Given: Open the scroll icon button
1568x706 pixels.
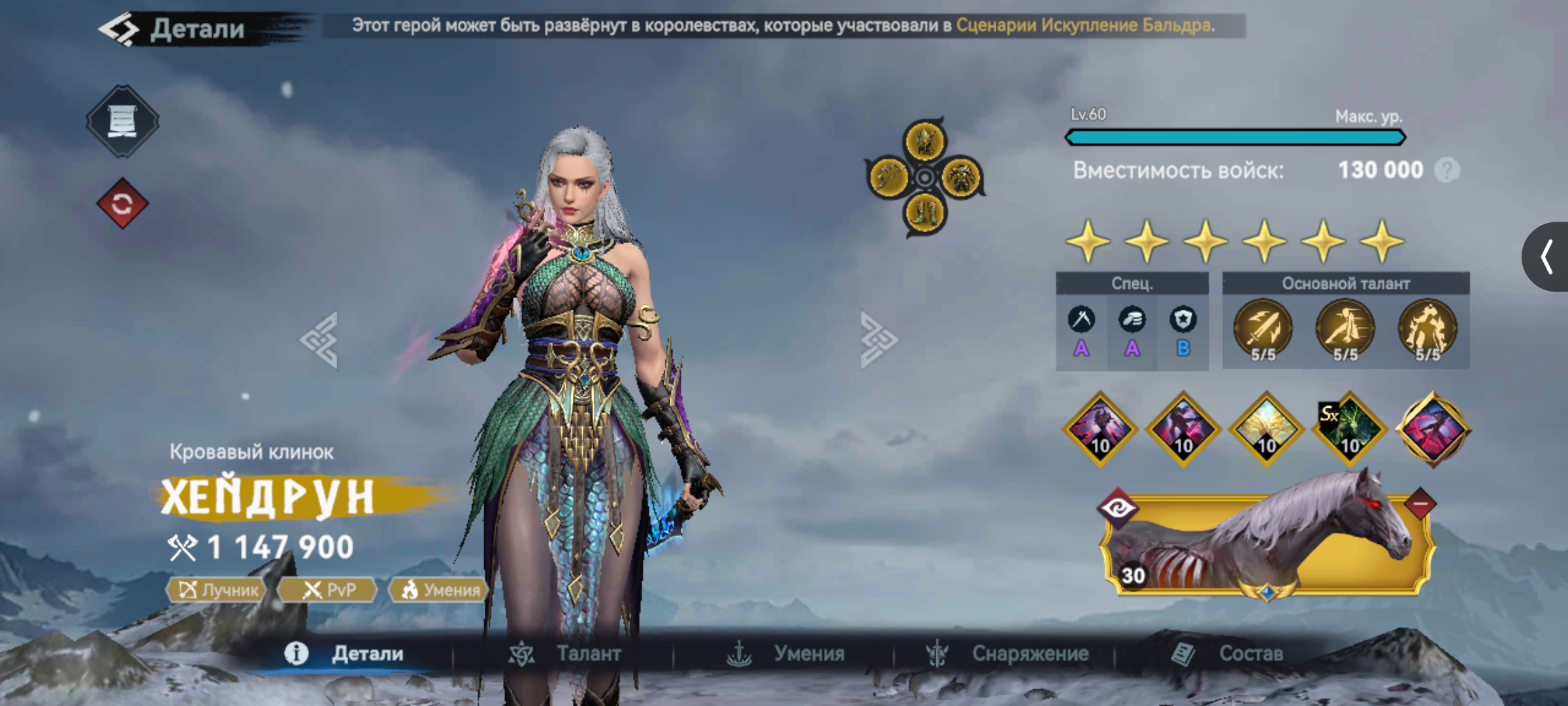Looking at the screenshot, I should tap(122, 121).
